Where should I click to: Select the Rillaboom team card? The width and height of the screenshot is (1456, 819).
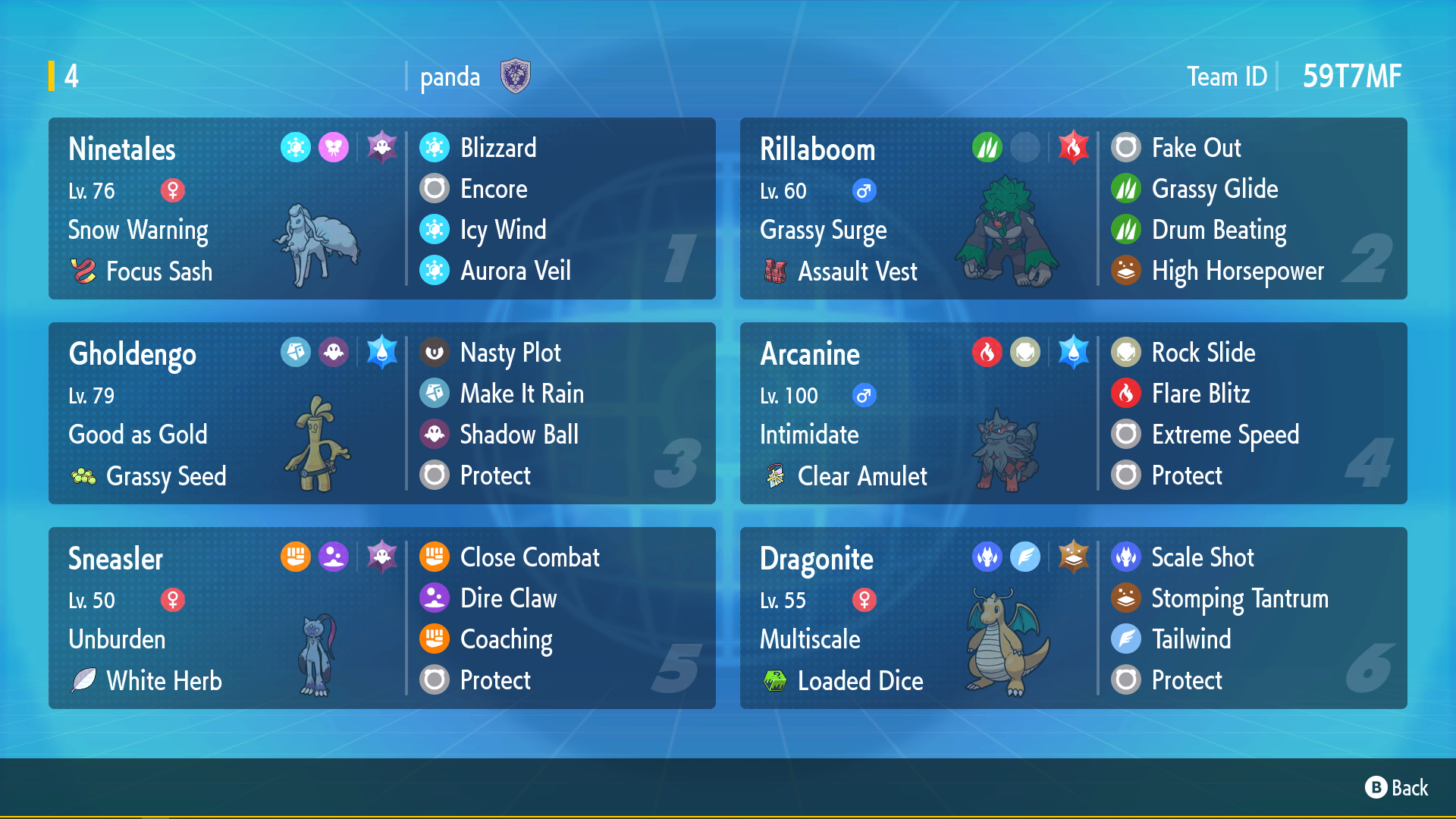[1073, 209]
